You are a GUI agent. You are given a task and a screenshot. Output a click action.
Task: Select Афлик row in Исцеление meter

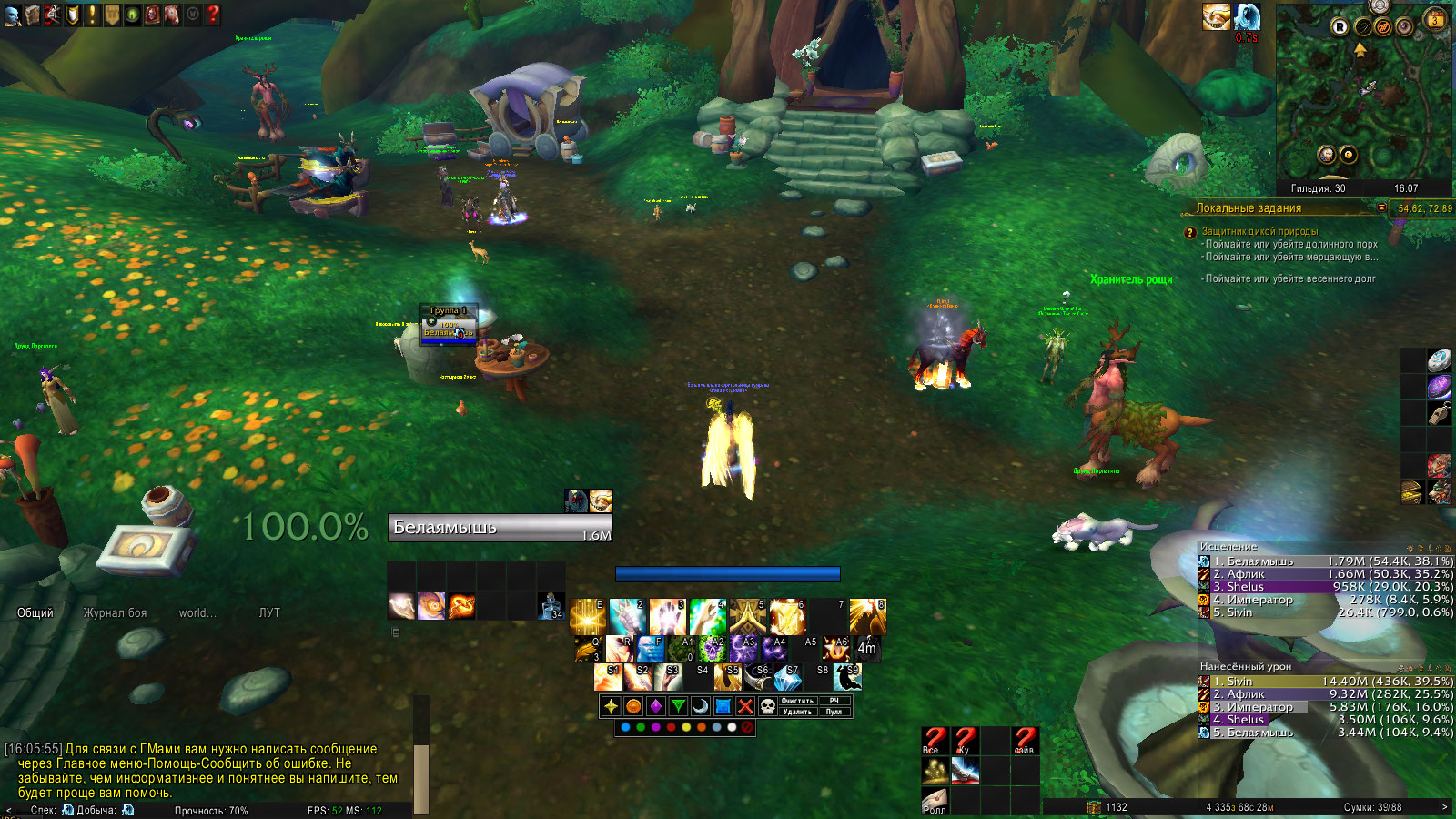pos(1325,574)
